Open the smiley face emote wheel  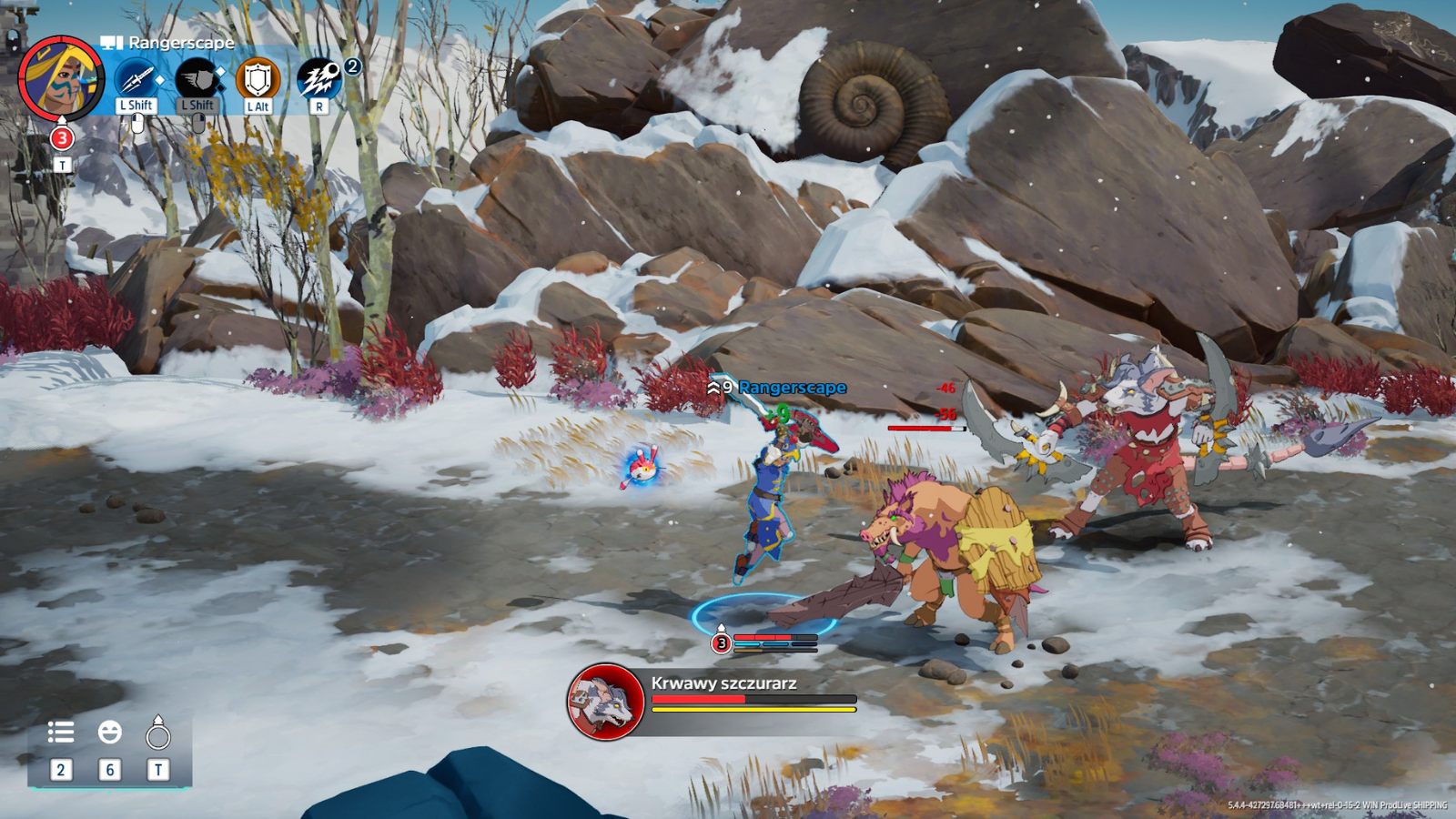coord(110,732)
